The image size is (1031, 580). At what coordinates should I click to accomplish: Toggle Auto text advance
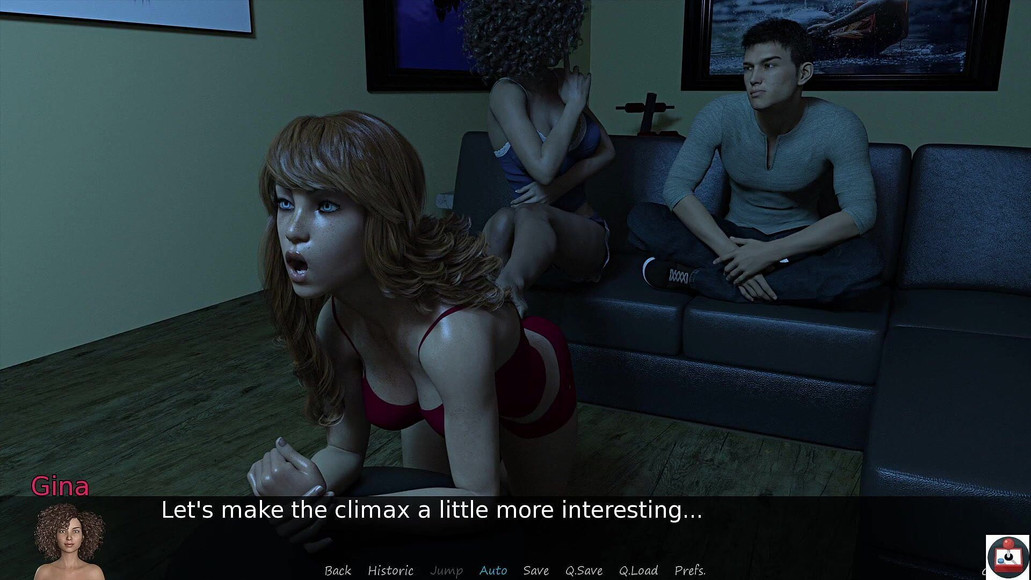493,570
